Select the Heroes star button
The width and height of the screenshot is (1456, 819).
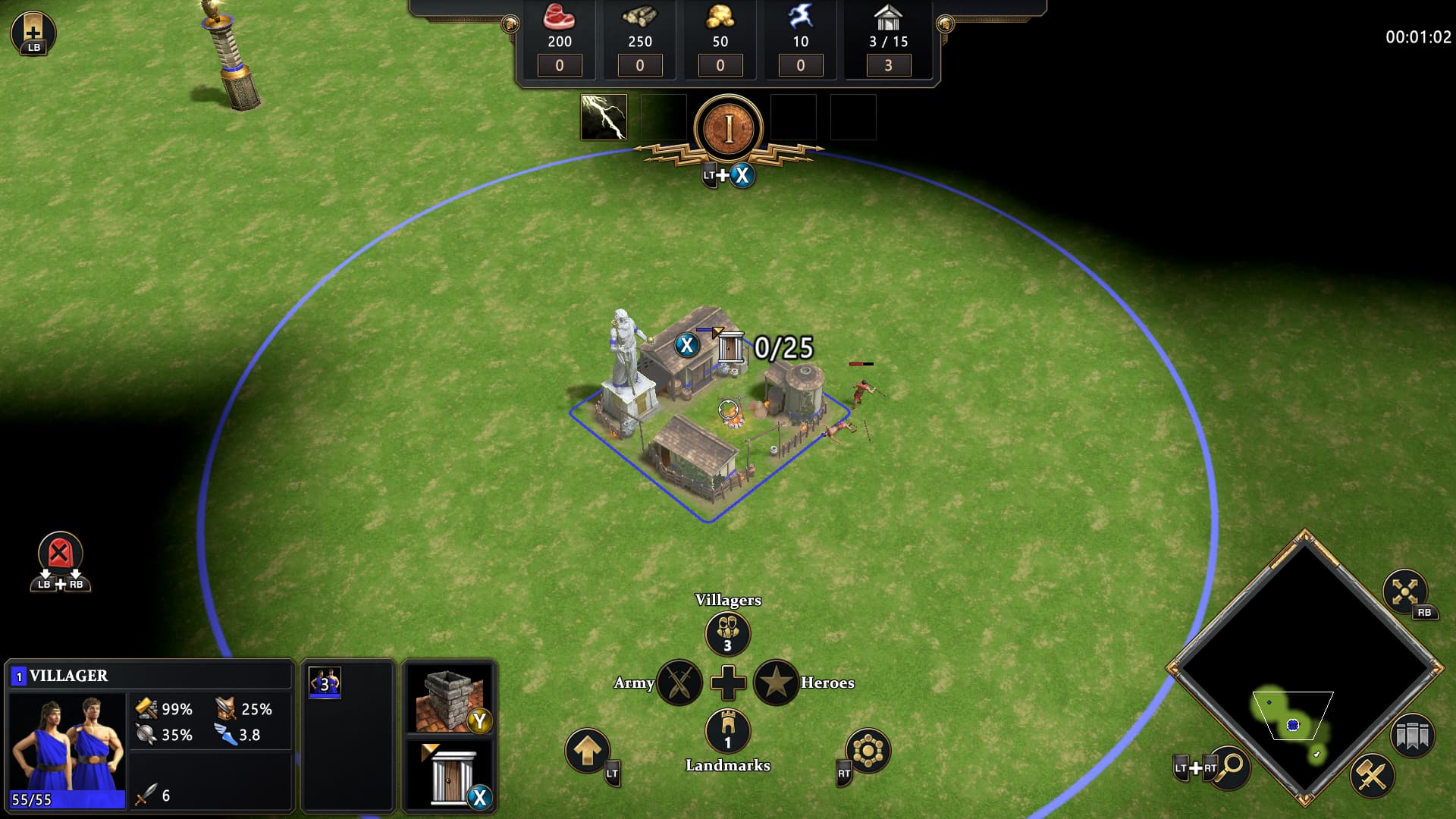pos(775,682)
